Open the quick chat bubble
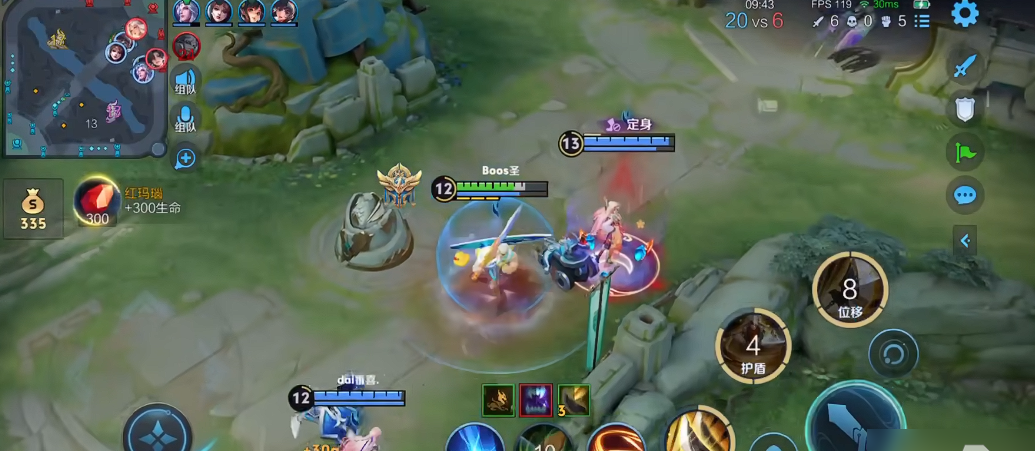The image size is (1035, 451). pos(965,195)
